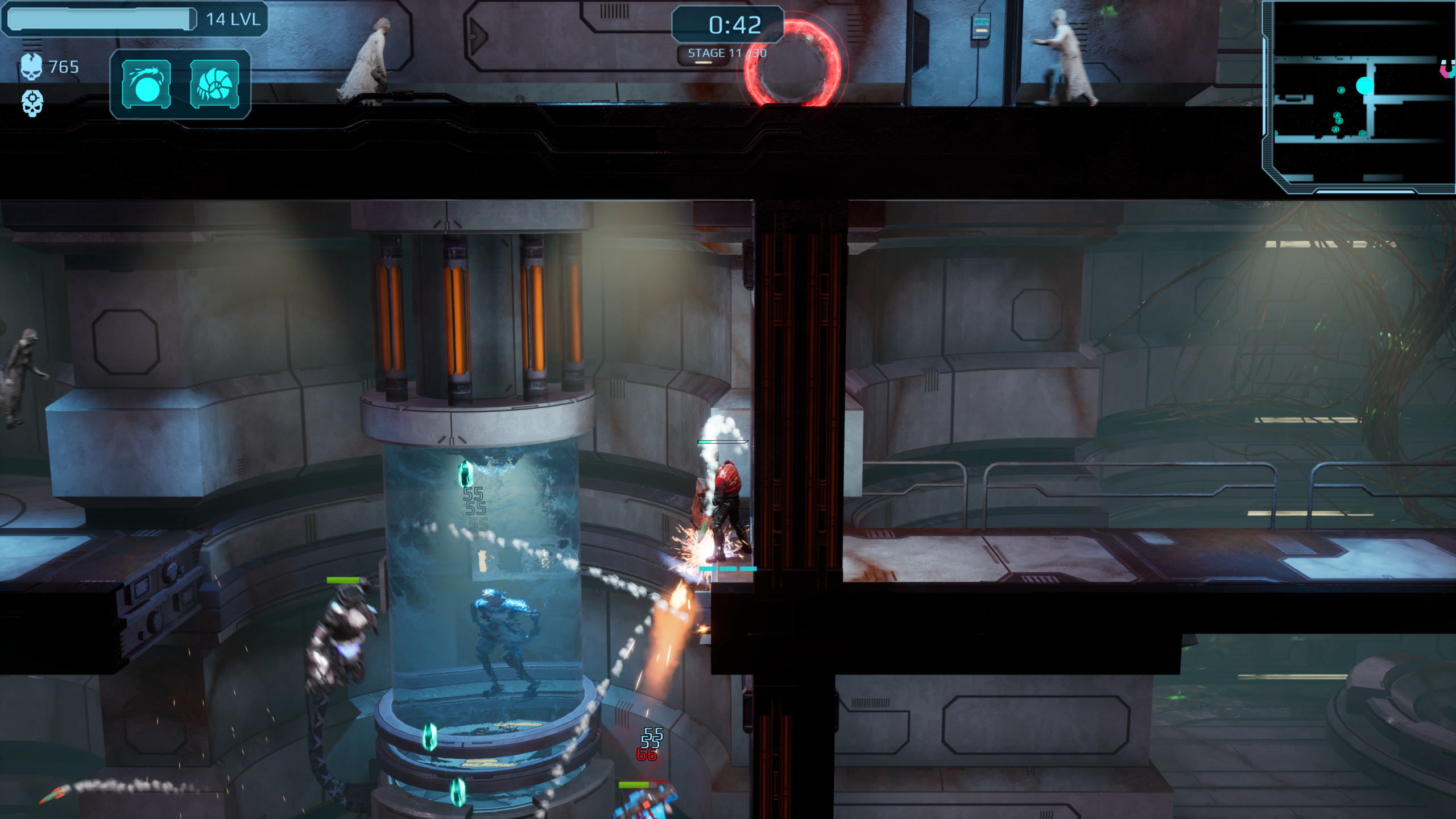The height and width of the screenshot is (819, 1456).
Task: Click the magenta magnet marker on minimap
Action: pyautogui.click(x=1447, y=69)
